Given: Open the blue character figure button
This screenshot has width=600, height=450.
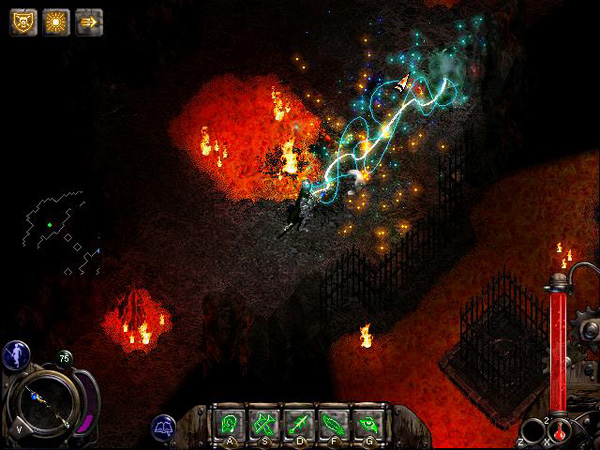Looking at the screenshot, I should [15, 354].
